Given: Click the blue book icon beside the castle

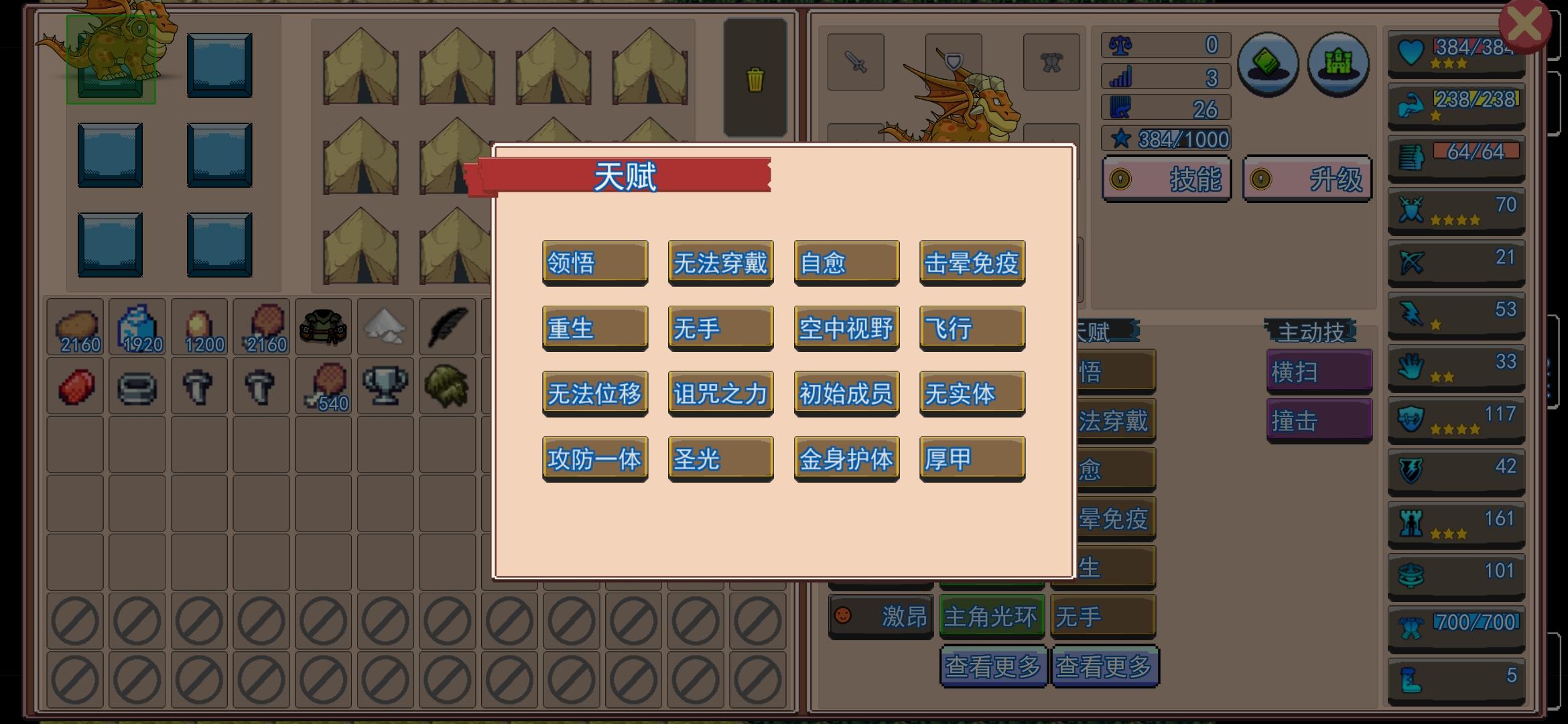Looking at the screenshot, I should pos(1268,66).
